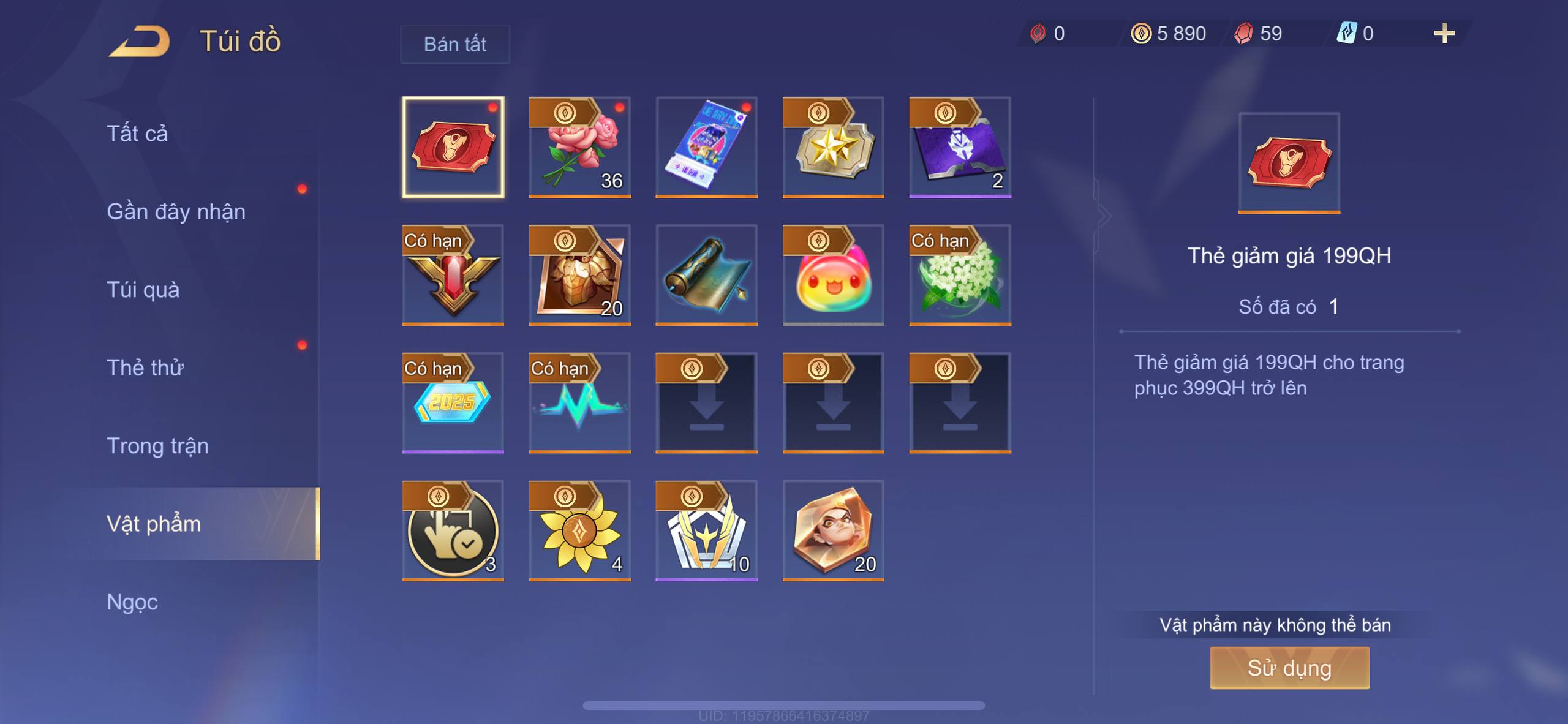Choose the golden armor fragment item
This screenshot has width=1568, height=724.
[579, 275]
